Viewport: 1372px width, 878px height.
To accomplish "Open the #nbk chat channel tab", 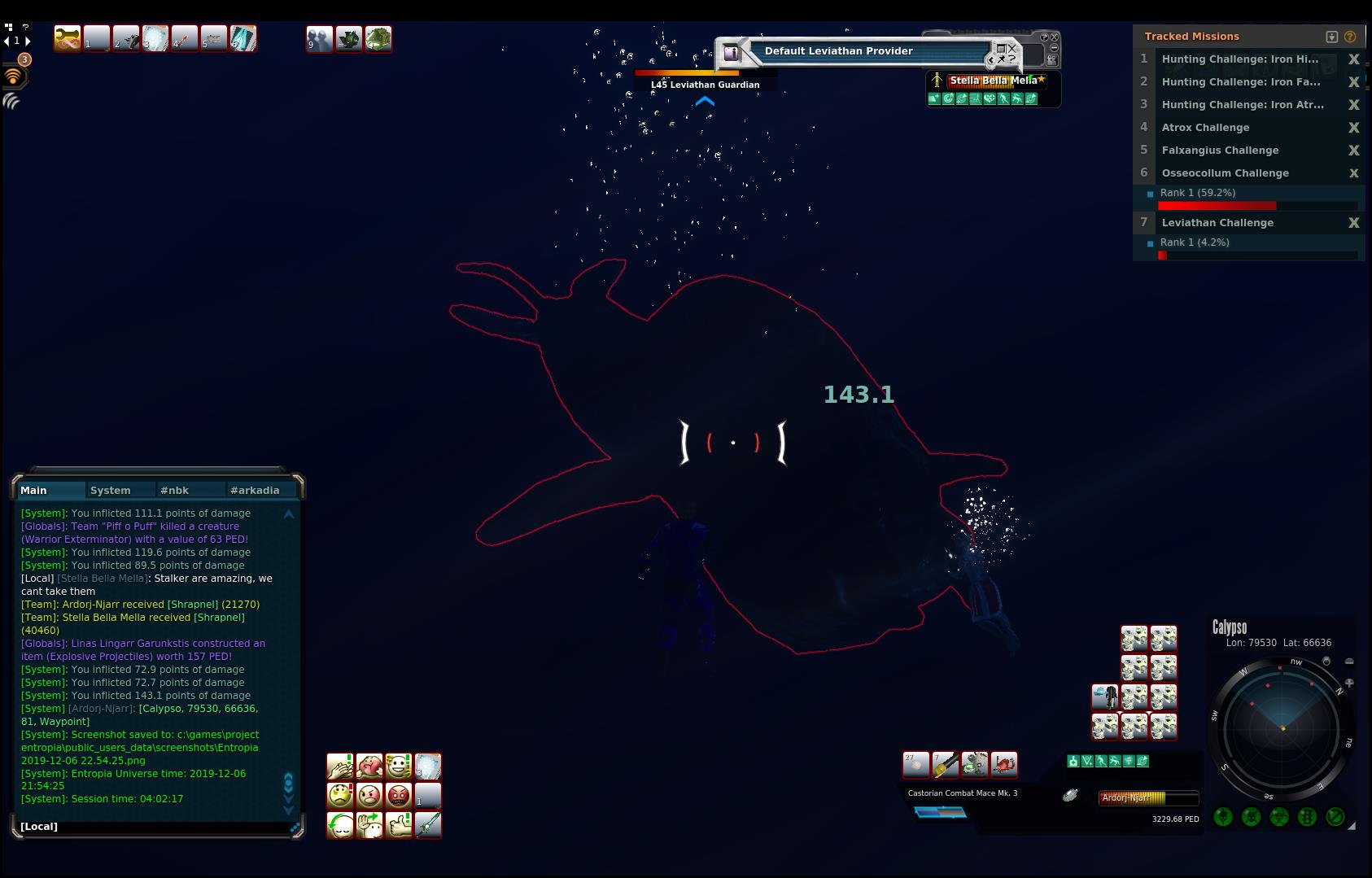I will point(175,490).
